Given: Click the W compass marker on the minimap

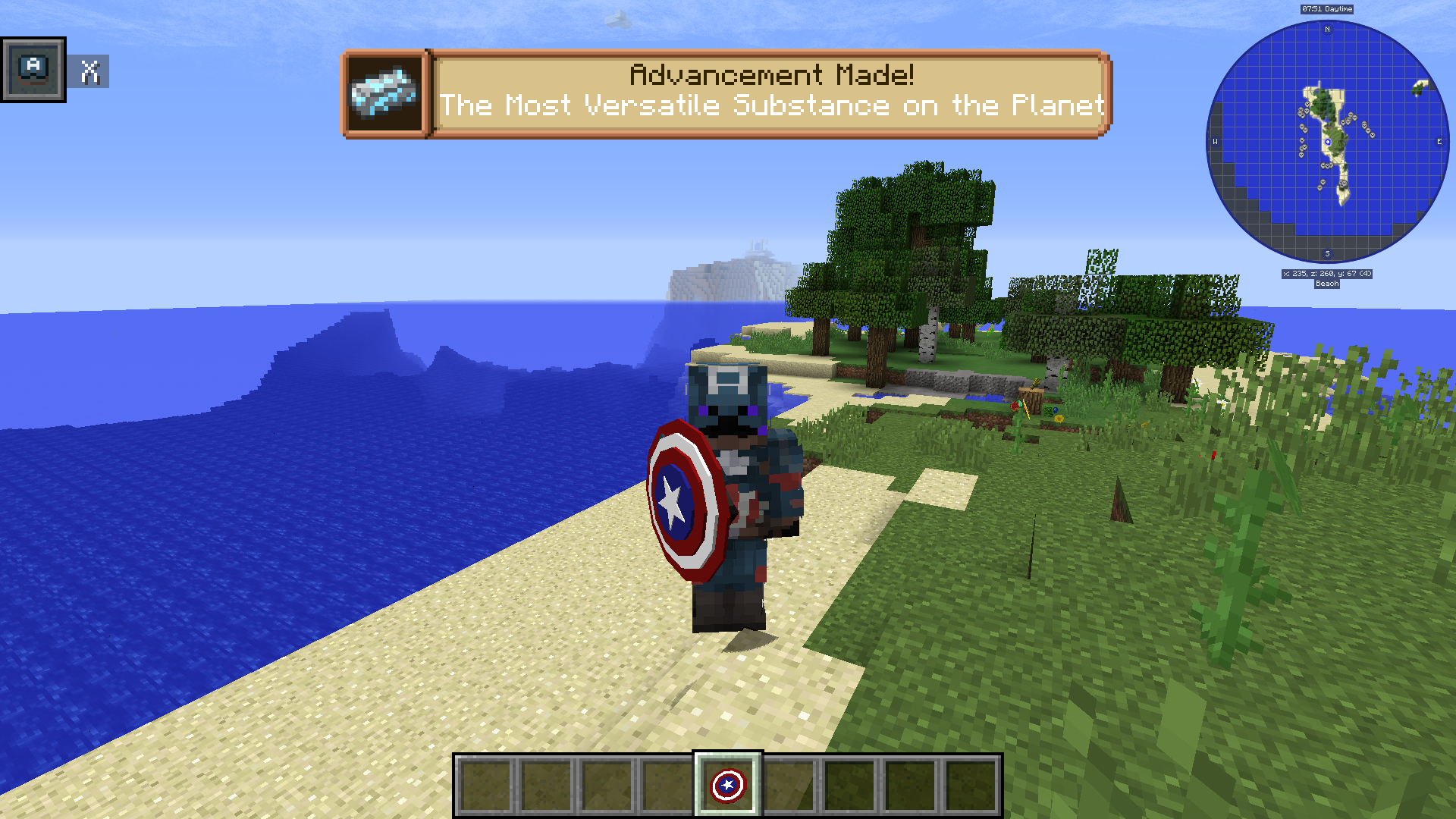Looking at the screenshot, I should tap(1216, 140).
